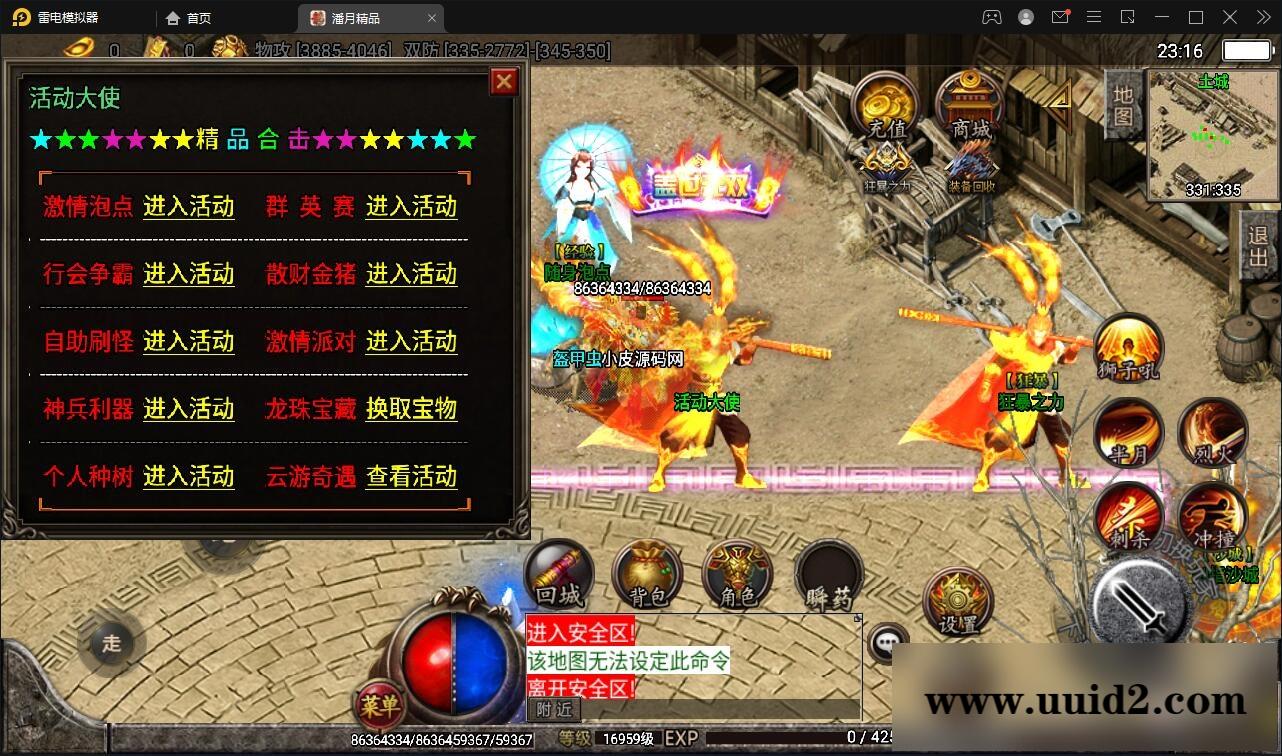
Task: Click 换取宝物 next to 龙珠宝藏
Action: point(412,409)
